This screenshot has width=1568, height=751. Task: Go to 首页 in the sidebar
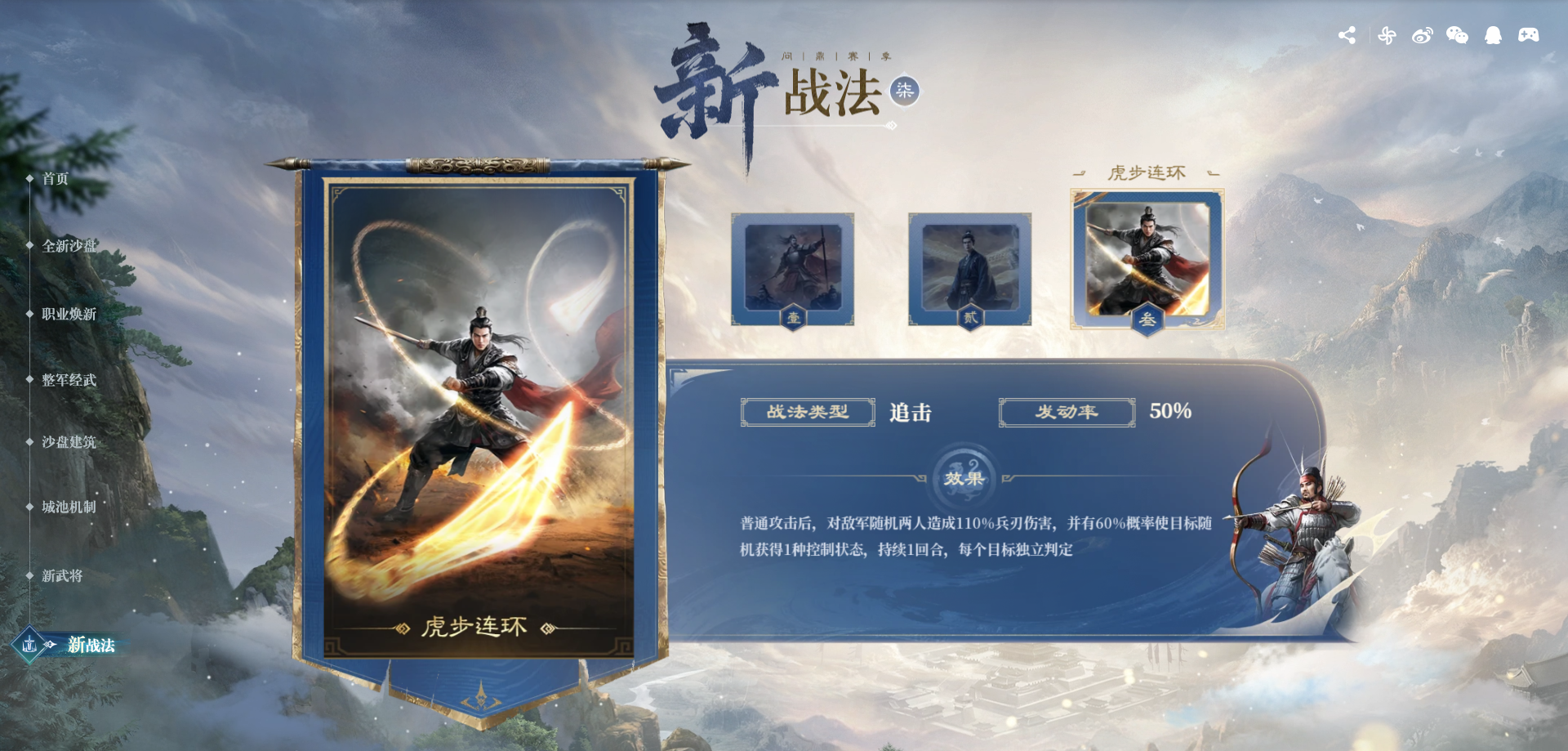tap(57, 179)
